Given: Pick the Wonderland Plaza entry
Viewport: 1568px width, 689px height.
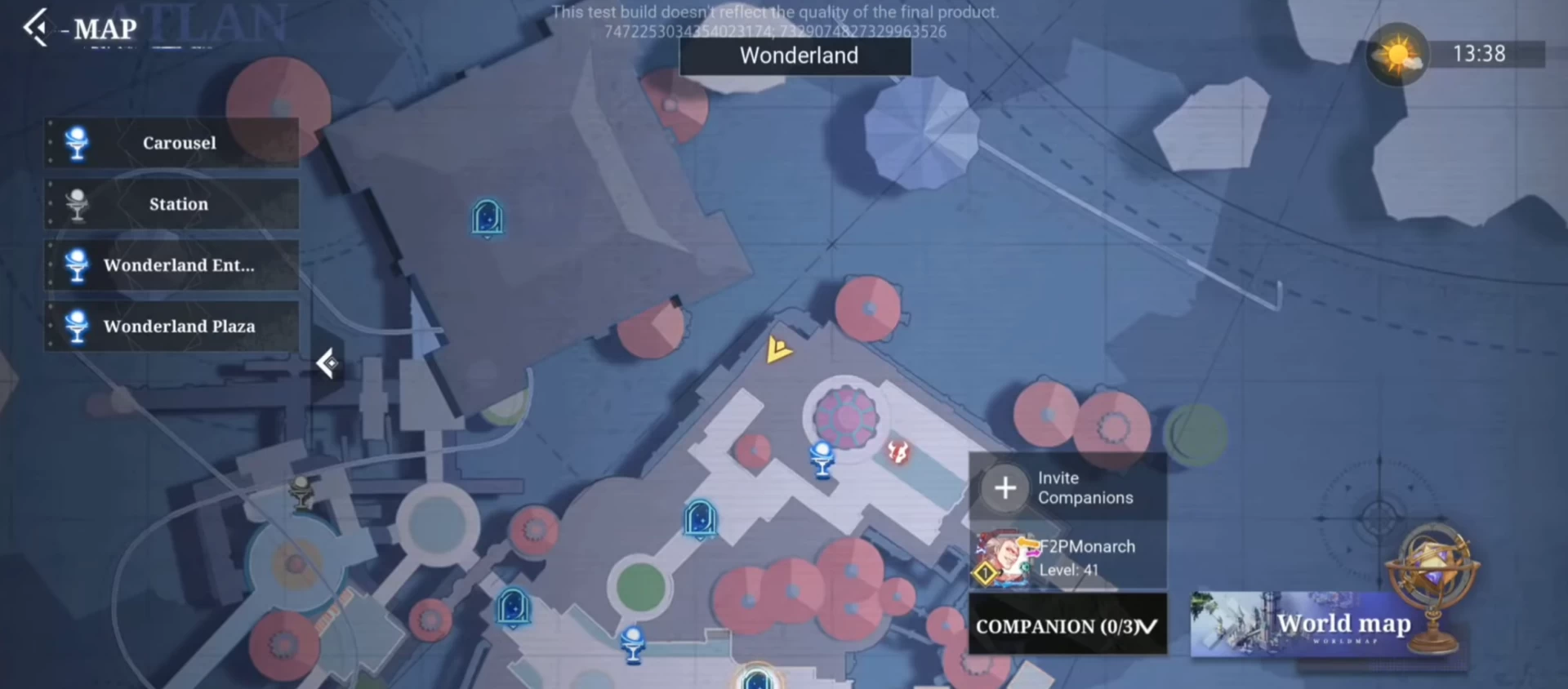Looking at the screenshot, I should point(172,327).
